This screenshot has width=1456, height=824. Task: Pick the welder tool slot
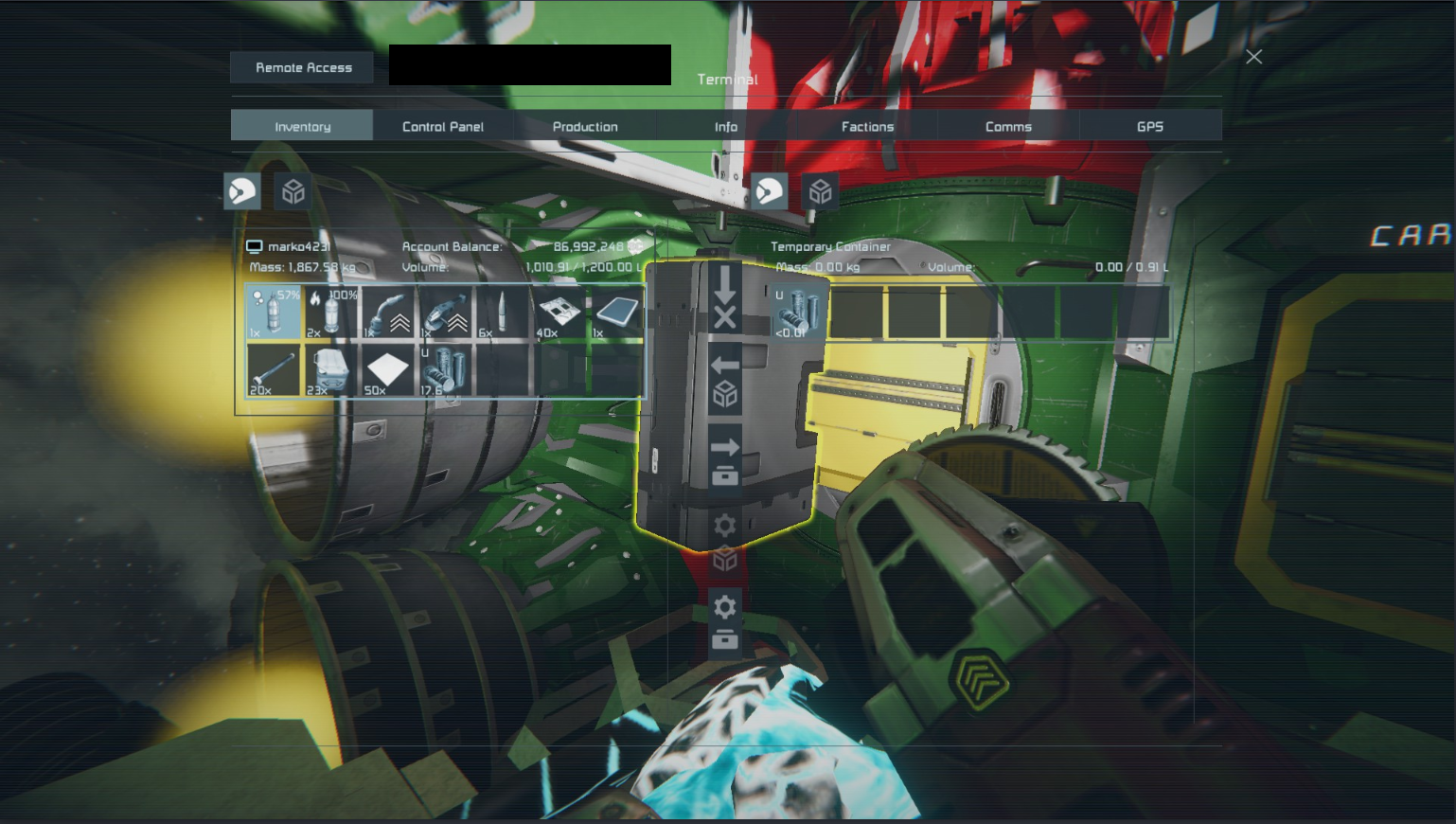(x=388, y=313)
